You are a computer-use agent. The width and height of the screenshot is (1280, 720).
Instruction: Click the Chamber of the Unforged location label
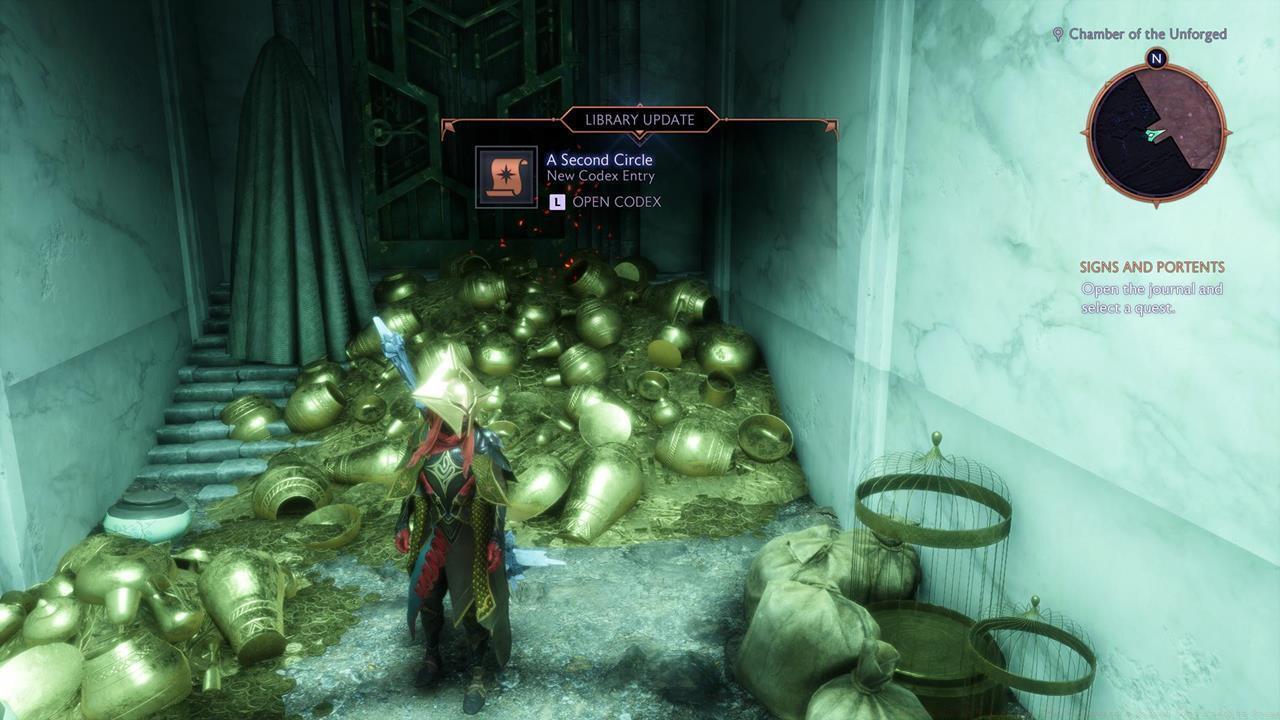[x=1147, y=34]
